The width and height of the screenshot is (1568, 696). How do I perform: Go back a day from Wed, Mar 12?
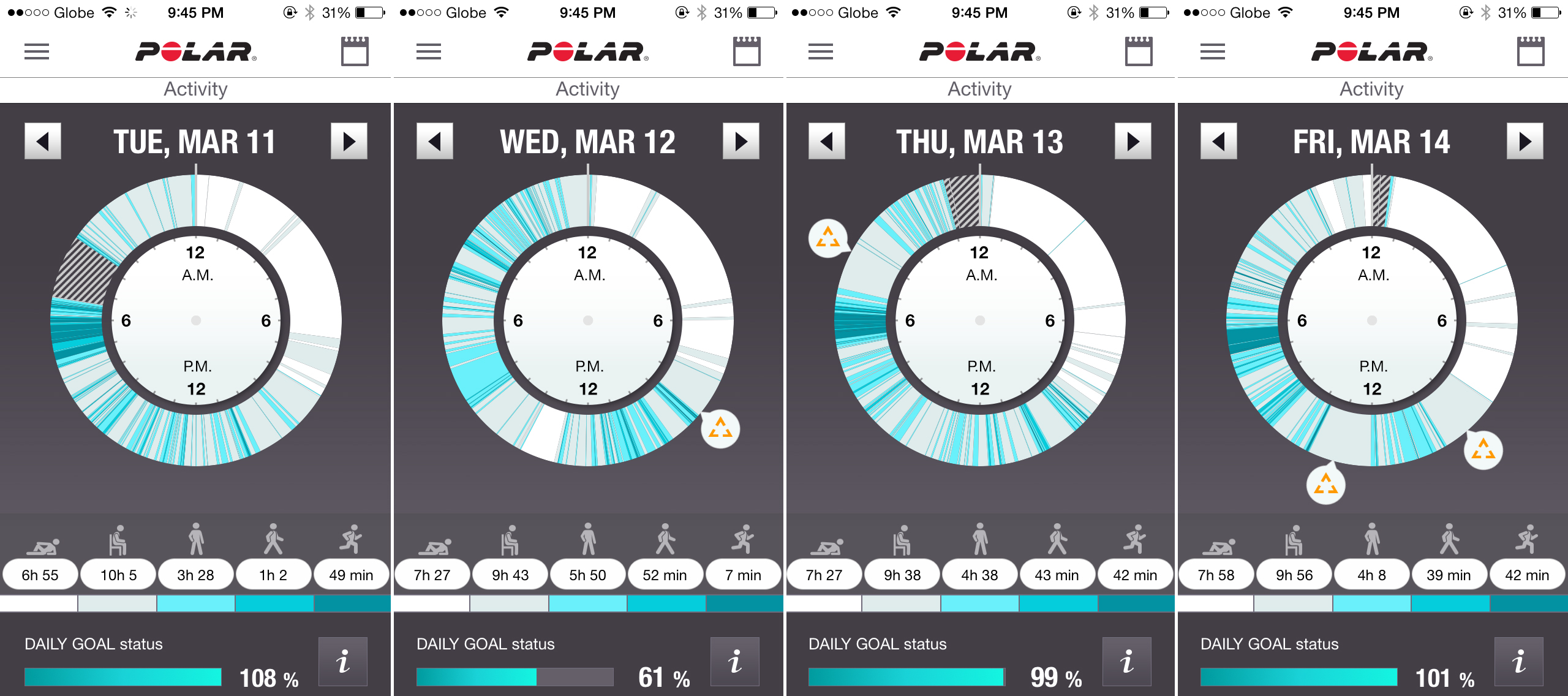tap(435, 142)
